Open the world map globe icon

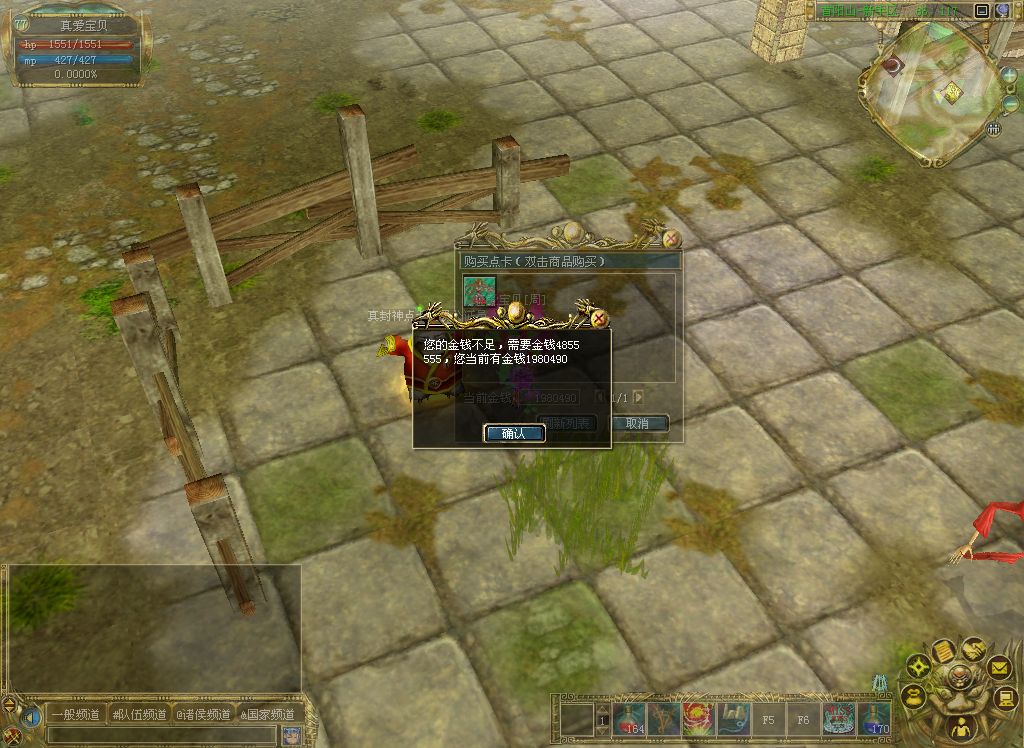click(1002, 11)
